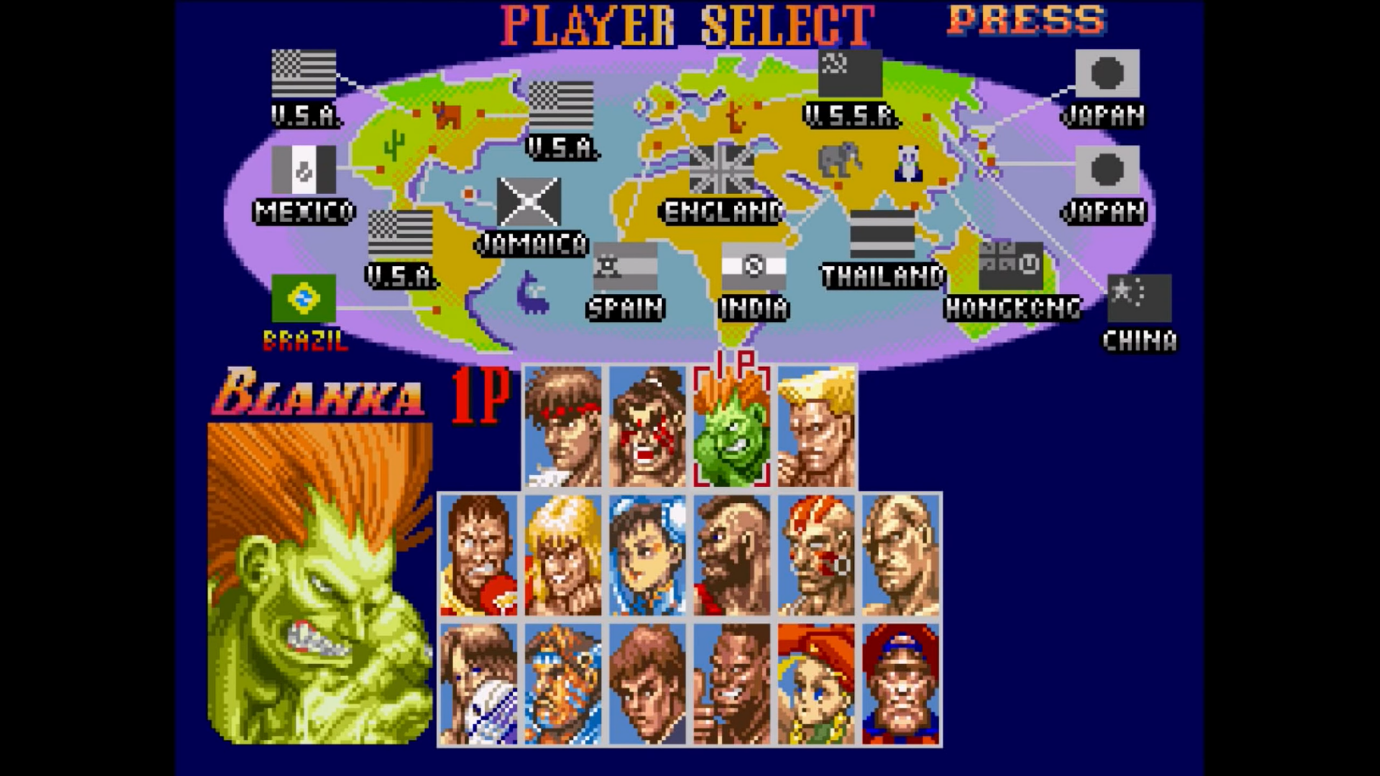This screenshot has width=1380, height=776.
Task: Select Ryu's character portrait
Action: coord(562,428)
